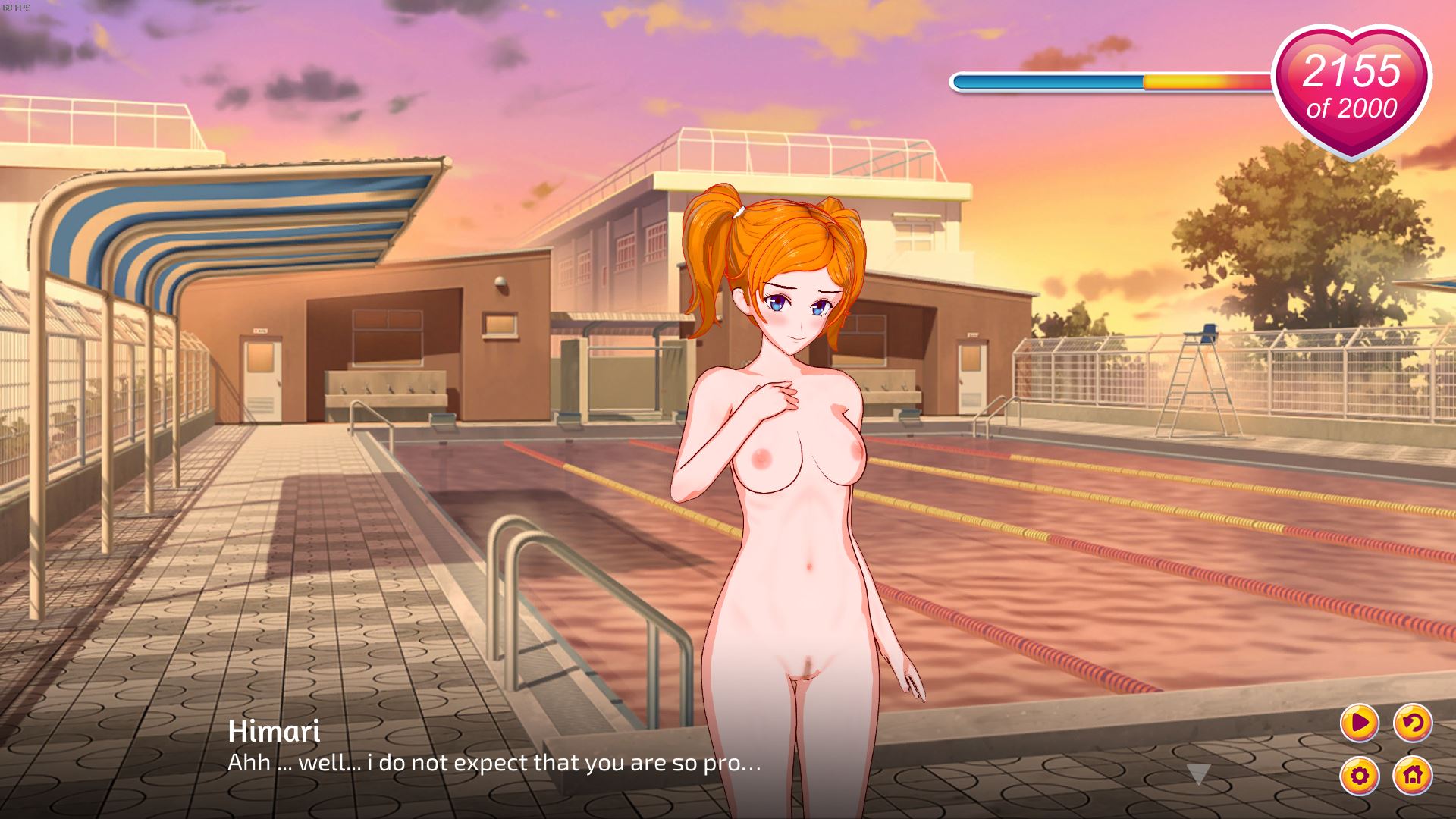Screen dimensions: 1456x819
Task: Return to main menu via house icon
Action: coord(1412,775)
